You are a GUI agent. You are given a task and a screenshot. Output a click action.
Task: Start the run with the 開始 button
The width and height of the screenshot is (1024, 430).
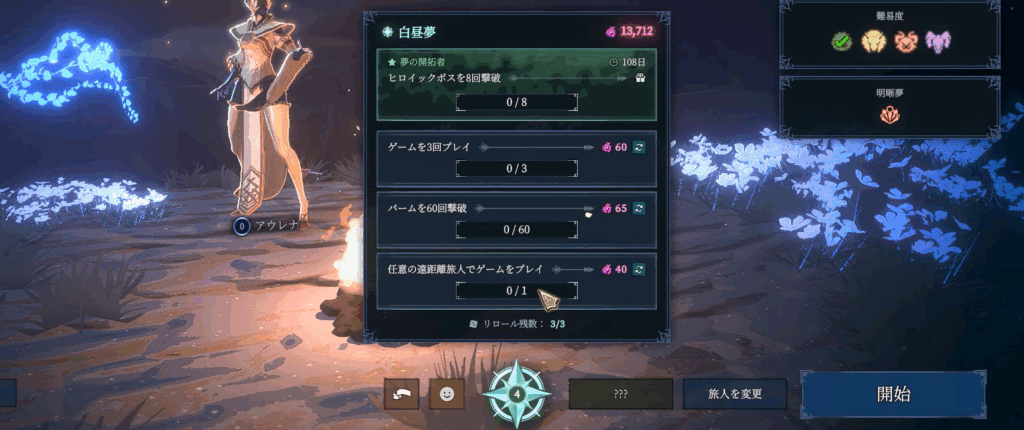[893, 394]
